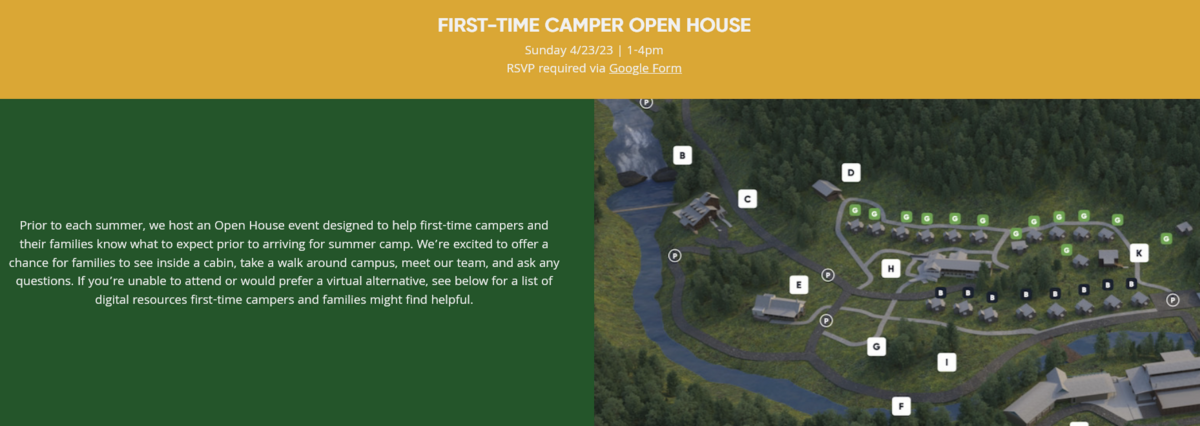Click map marker I
This screenshot has width=1200, height=426.
click(x=946, y=362)
